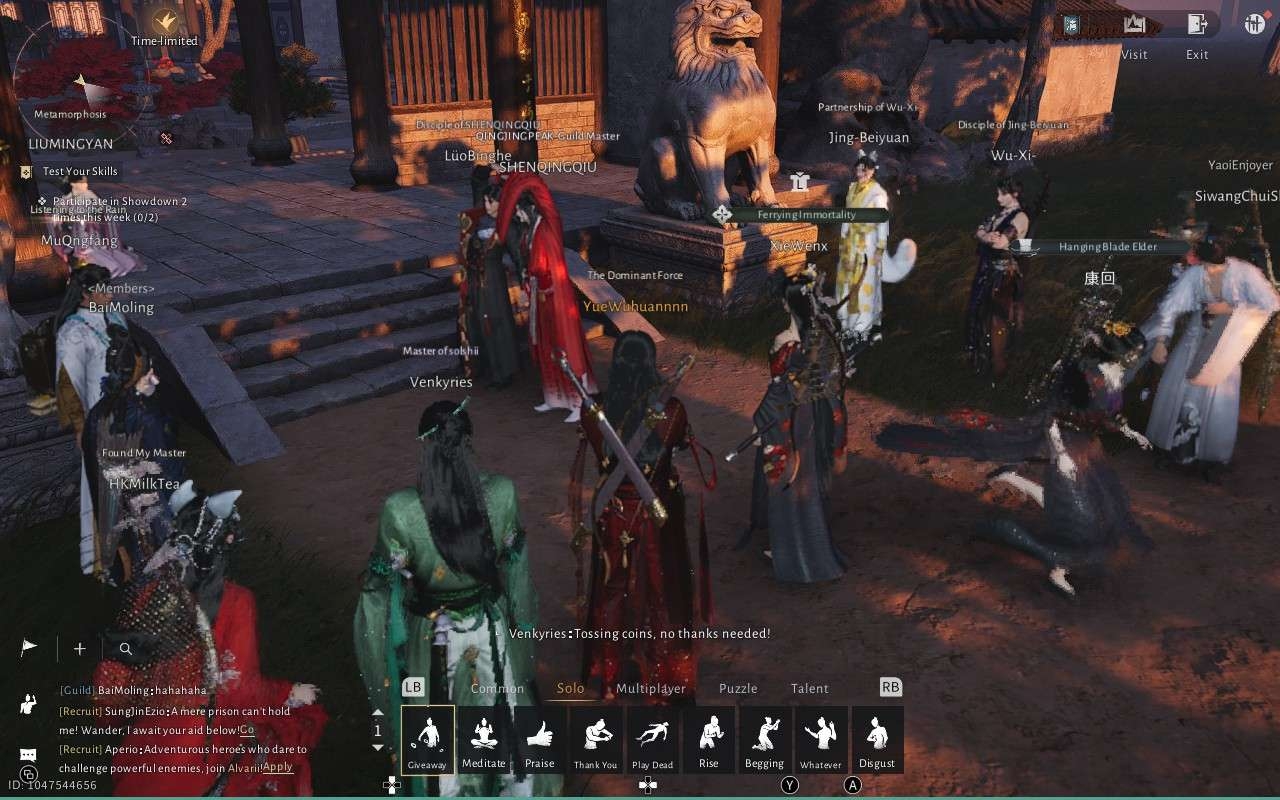Perform the Meditate emote

coord(484,740)
